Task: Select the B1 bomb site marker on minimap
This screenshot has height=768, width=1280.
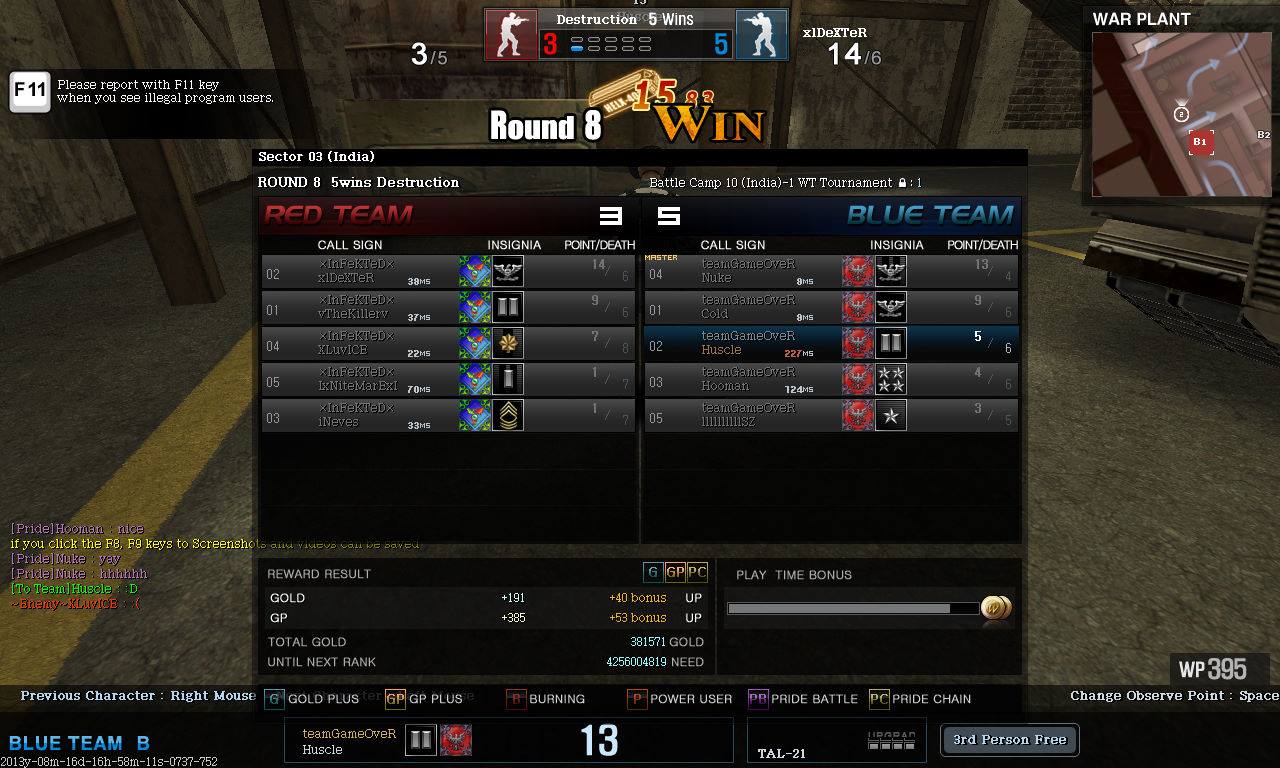Action: click(1200, 142)
